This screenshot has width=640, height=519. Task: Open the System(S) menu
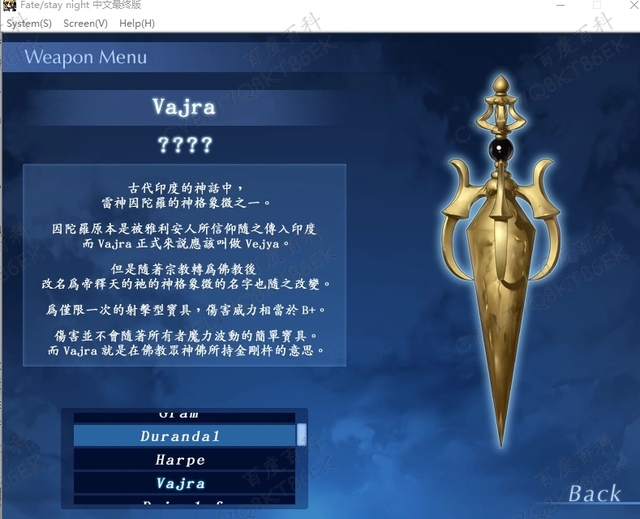coord(29,23)
